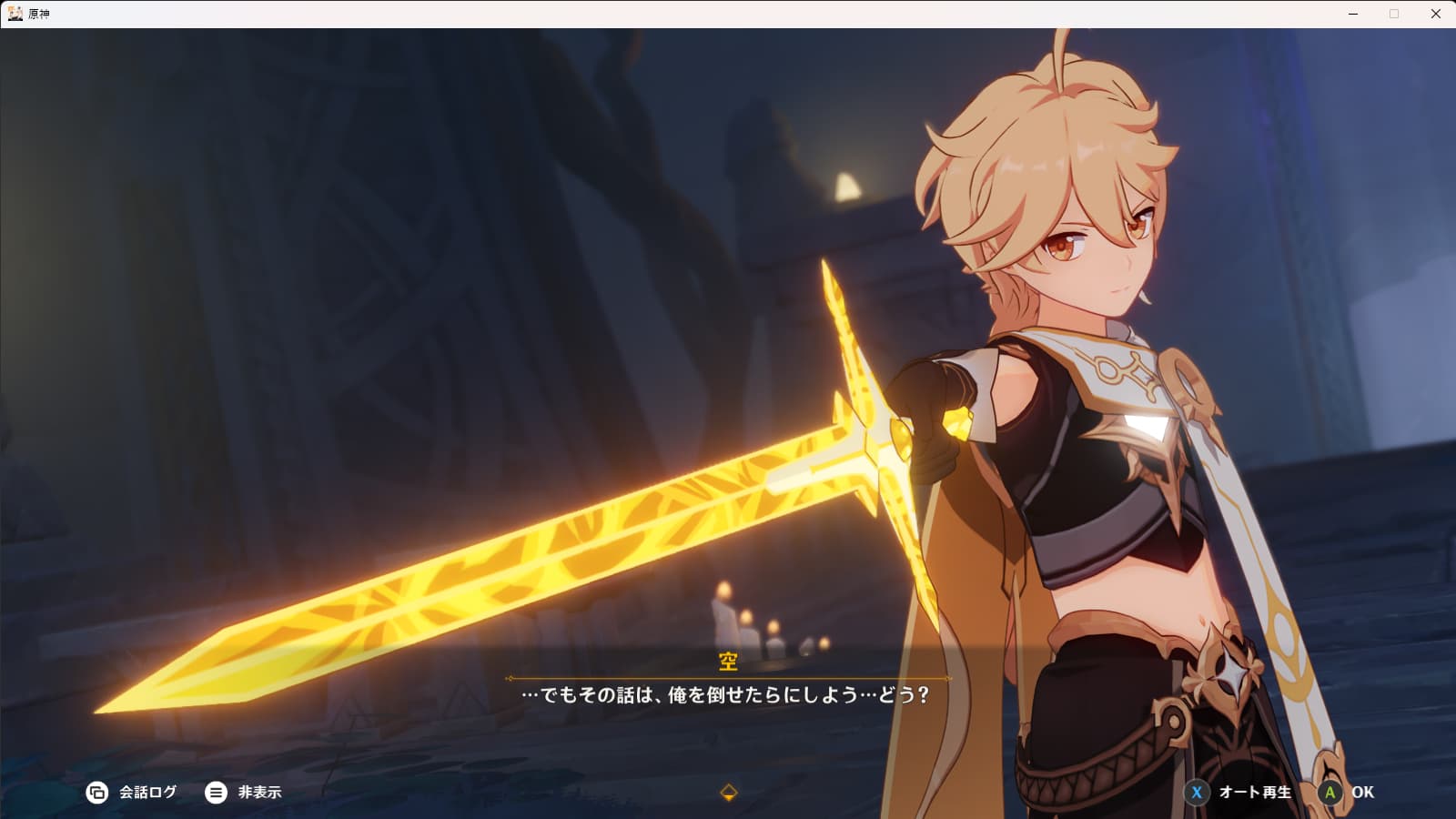Confirm the dialogue with OK
This screenshot has height=819, width=1456.
(x=1347, y=793)
